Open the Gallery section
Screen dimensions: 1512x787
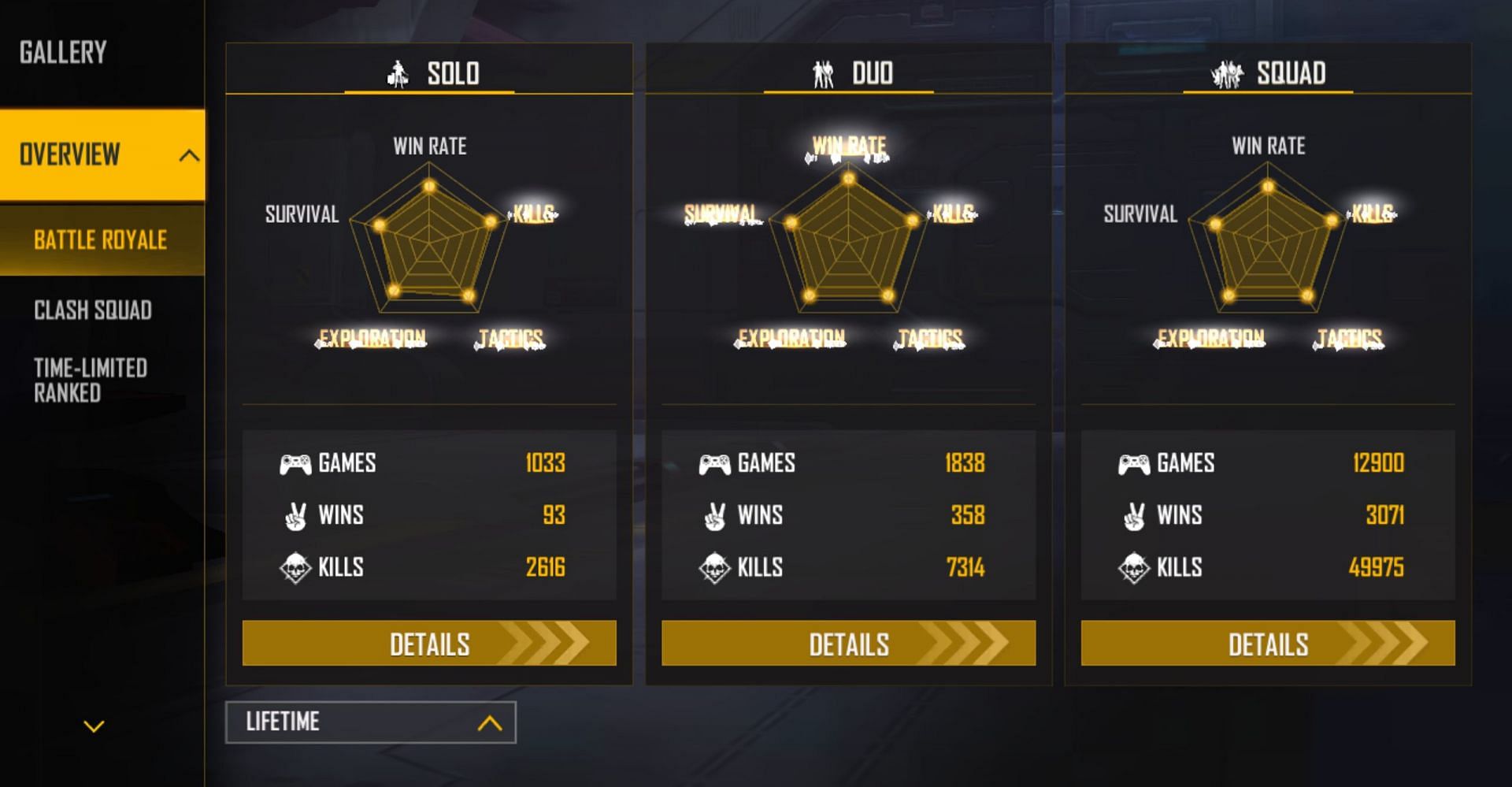(x=63, y=53)
